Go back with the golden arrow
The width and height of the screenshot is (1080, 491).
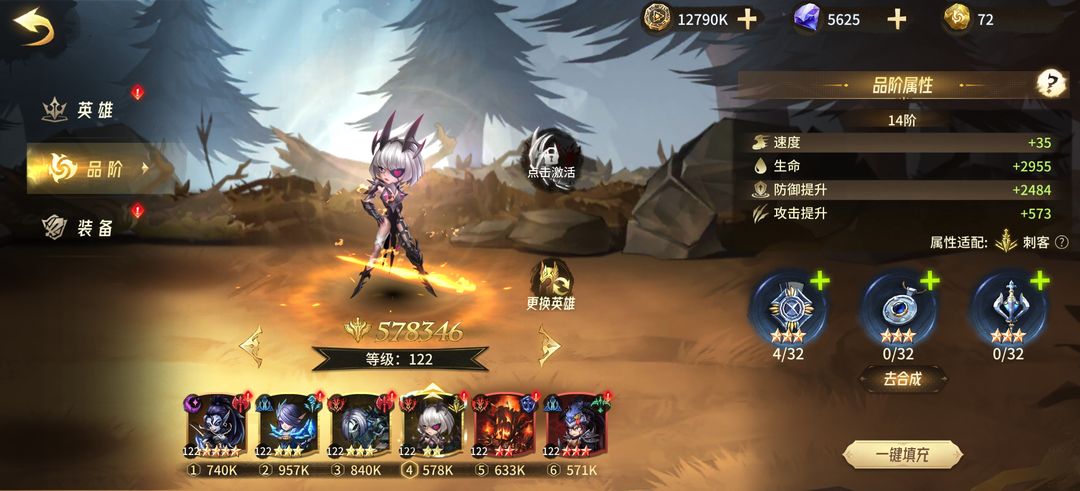(x=35, y=27)
